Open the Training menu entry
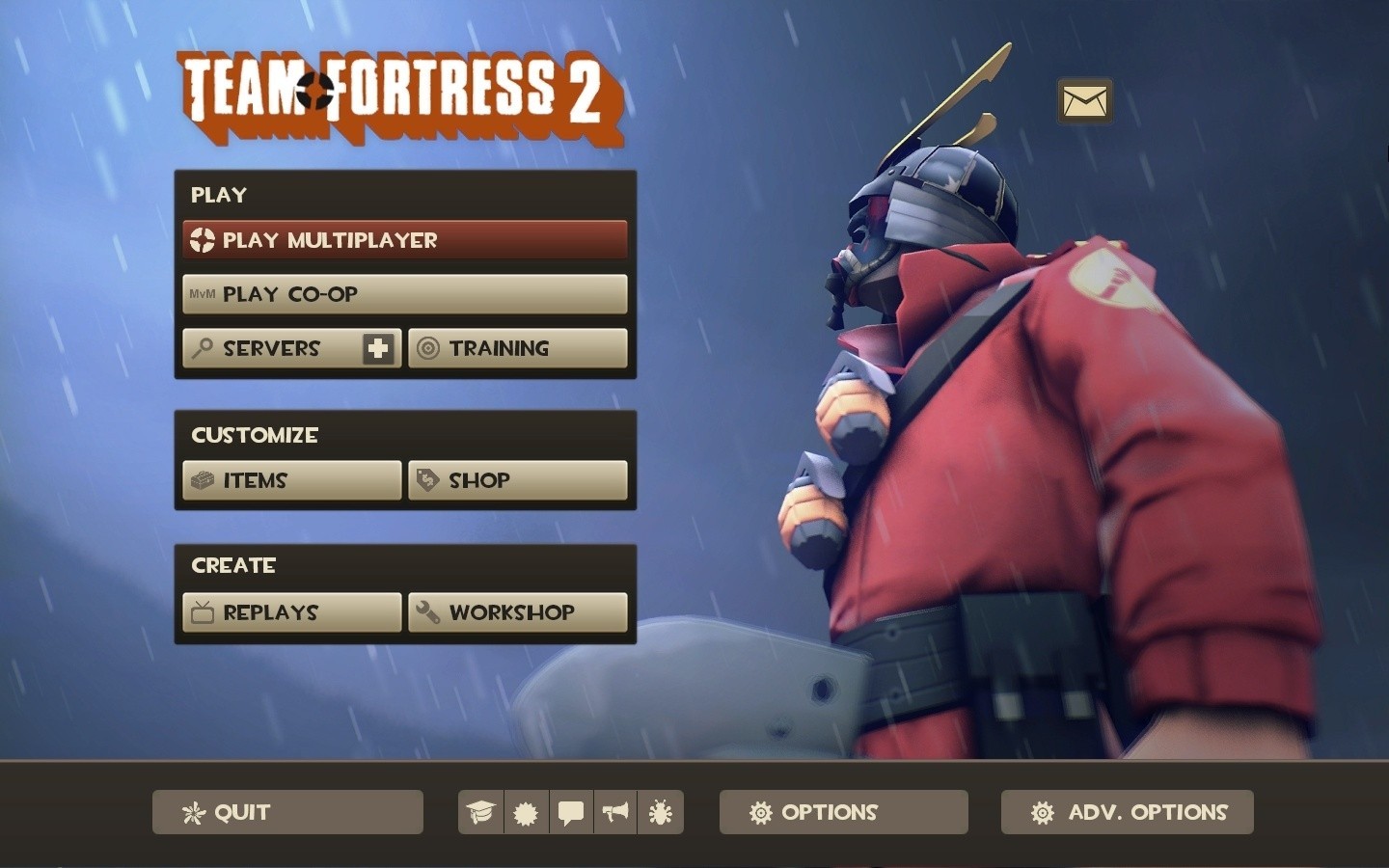The image size is (1389, 868). pos(518,348)
